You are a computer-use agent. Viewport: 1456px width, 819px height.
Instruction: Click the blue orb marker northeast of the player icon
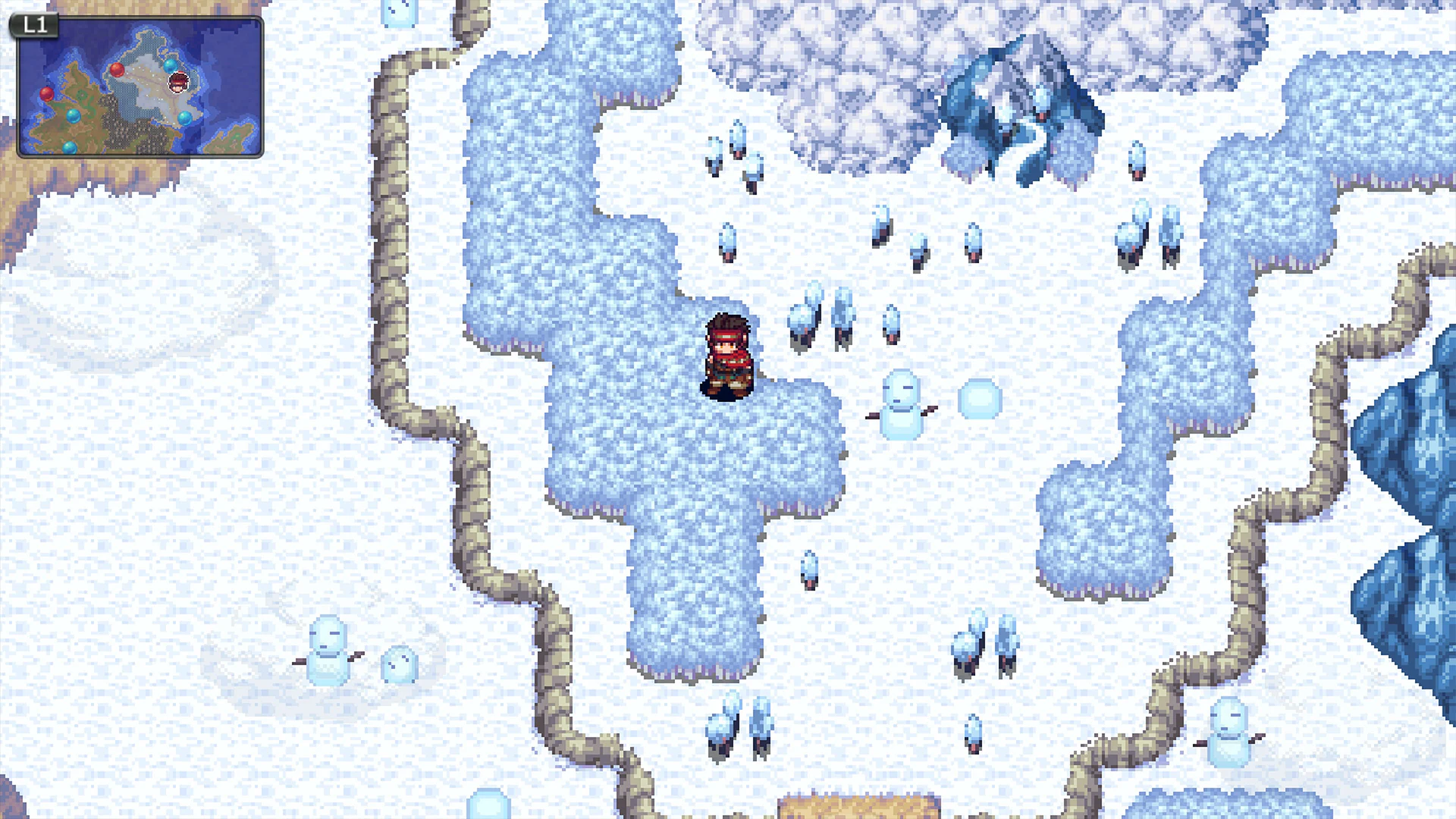(171, 67)
